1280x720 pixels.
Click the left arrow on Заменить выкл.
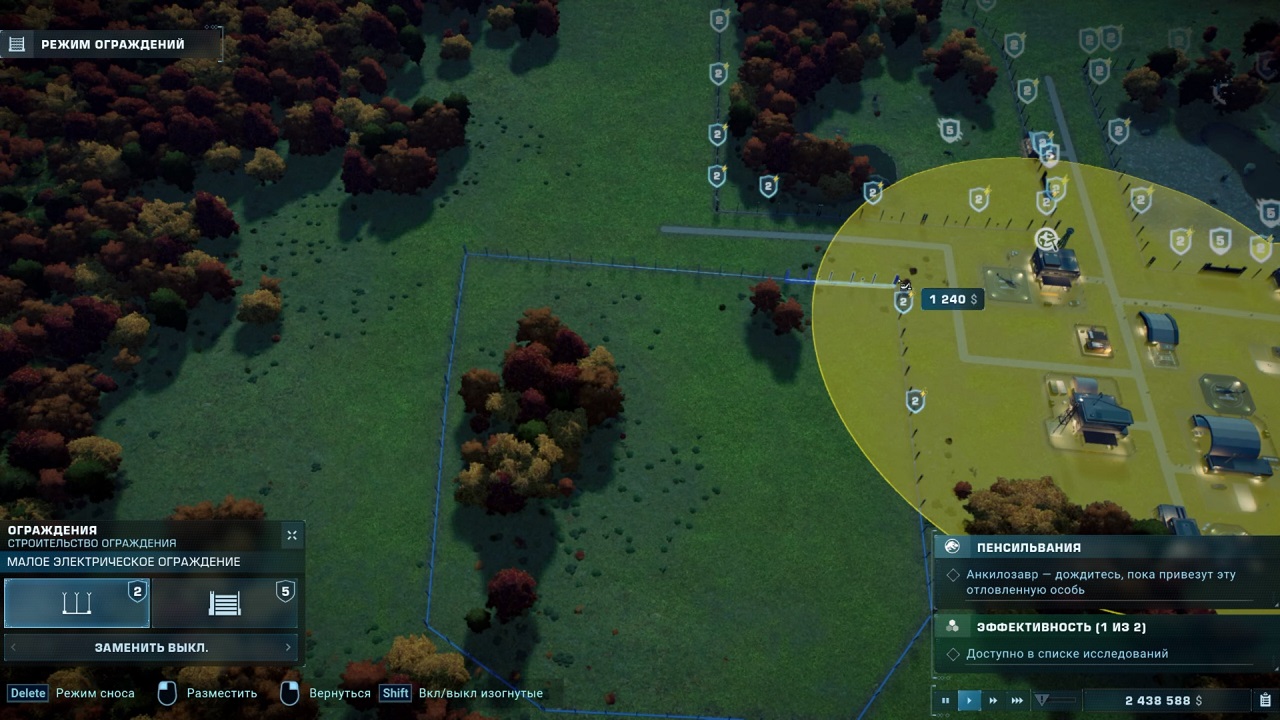point(13,648)
